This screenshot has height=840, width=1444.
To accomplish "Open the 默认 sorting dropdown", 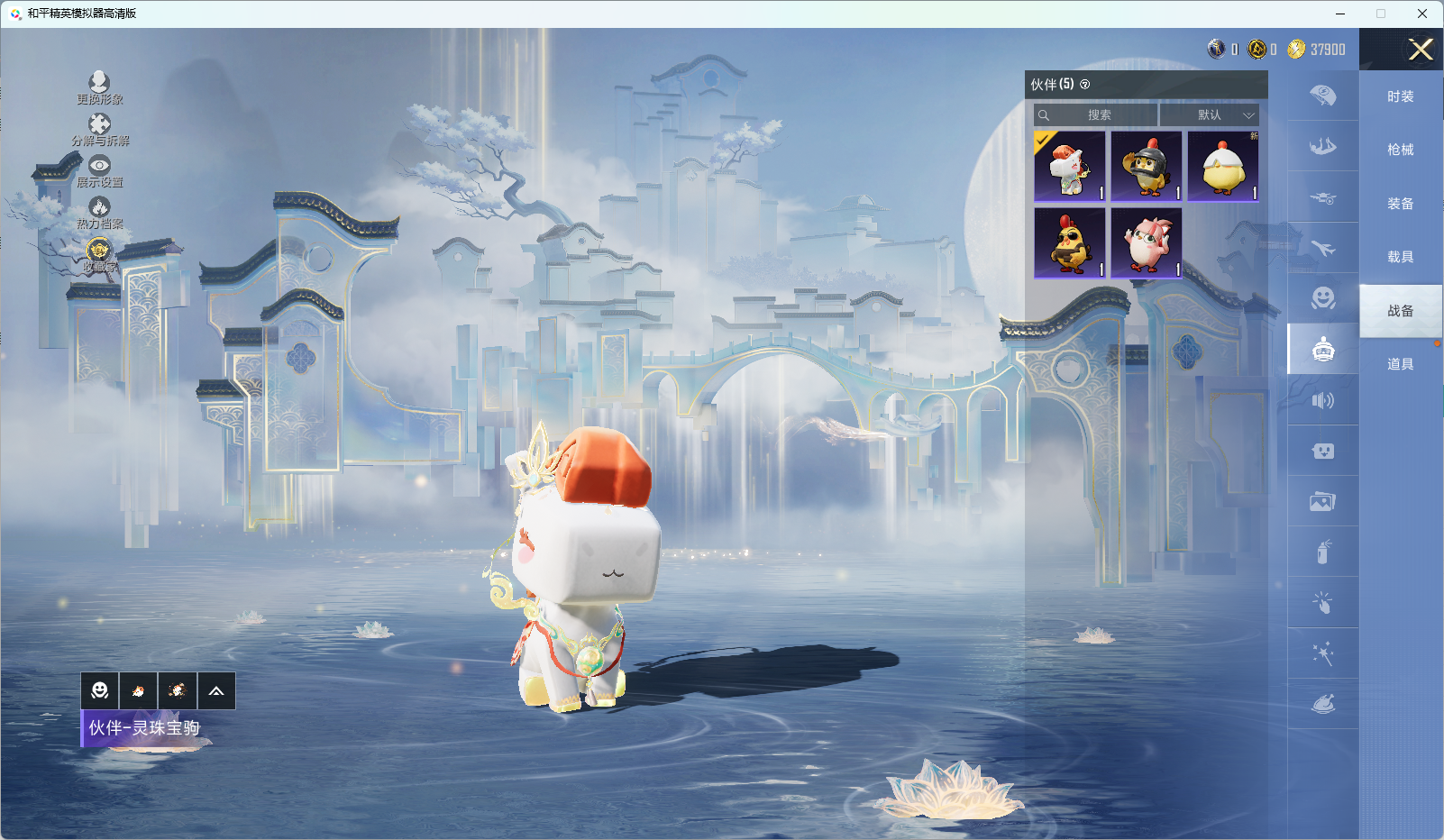I will [1209, 115].
